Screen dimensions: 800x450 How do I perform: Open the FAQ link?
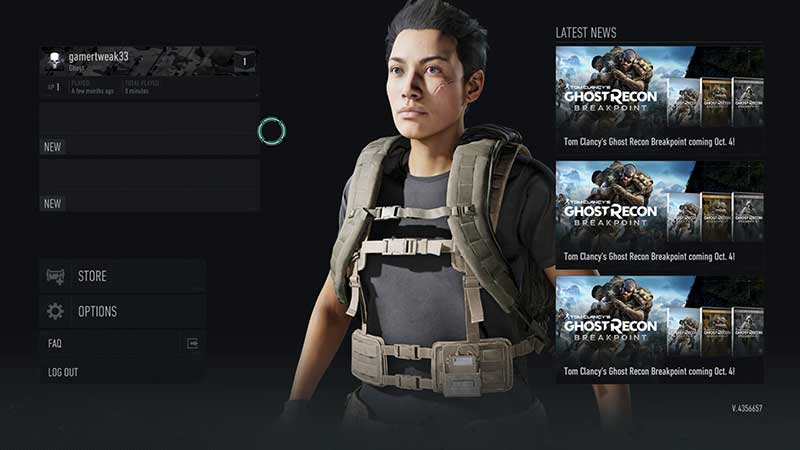tap(122, 343)
